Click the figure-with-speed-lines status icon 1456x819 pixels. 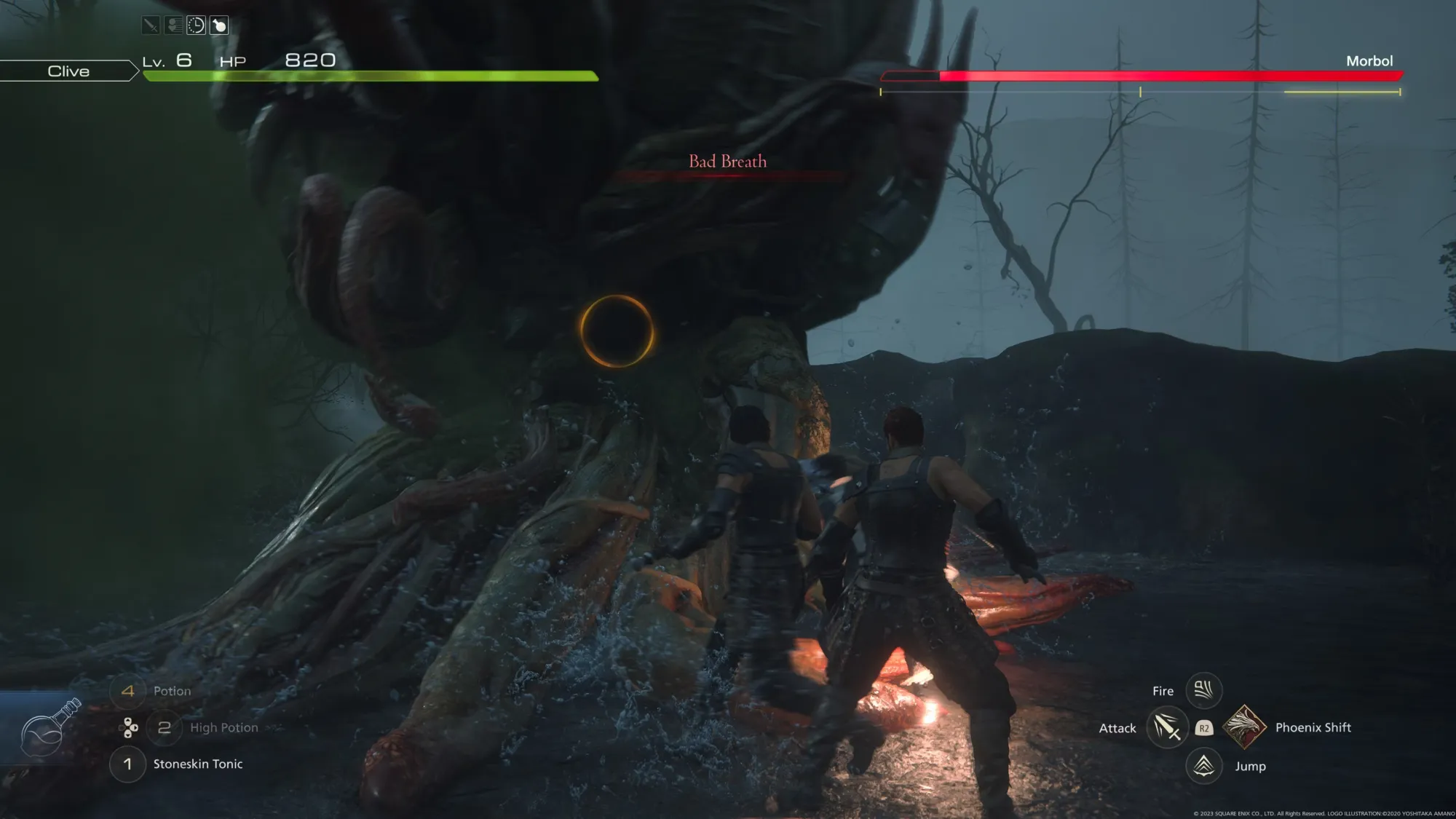pyautogui.click(x=173, y=25)
